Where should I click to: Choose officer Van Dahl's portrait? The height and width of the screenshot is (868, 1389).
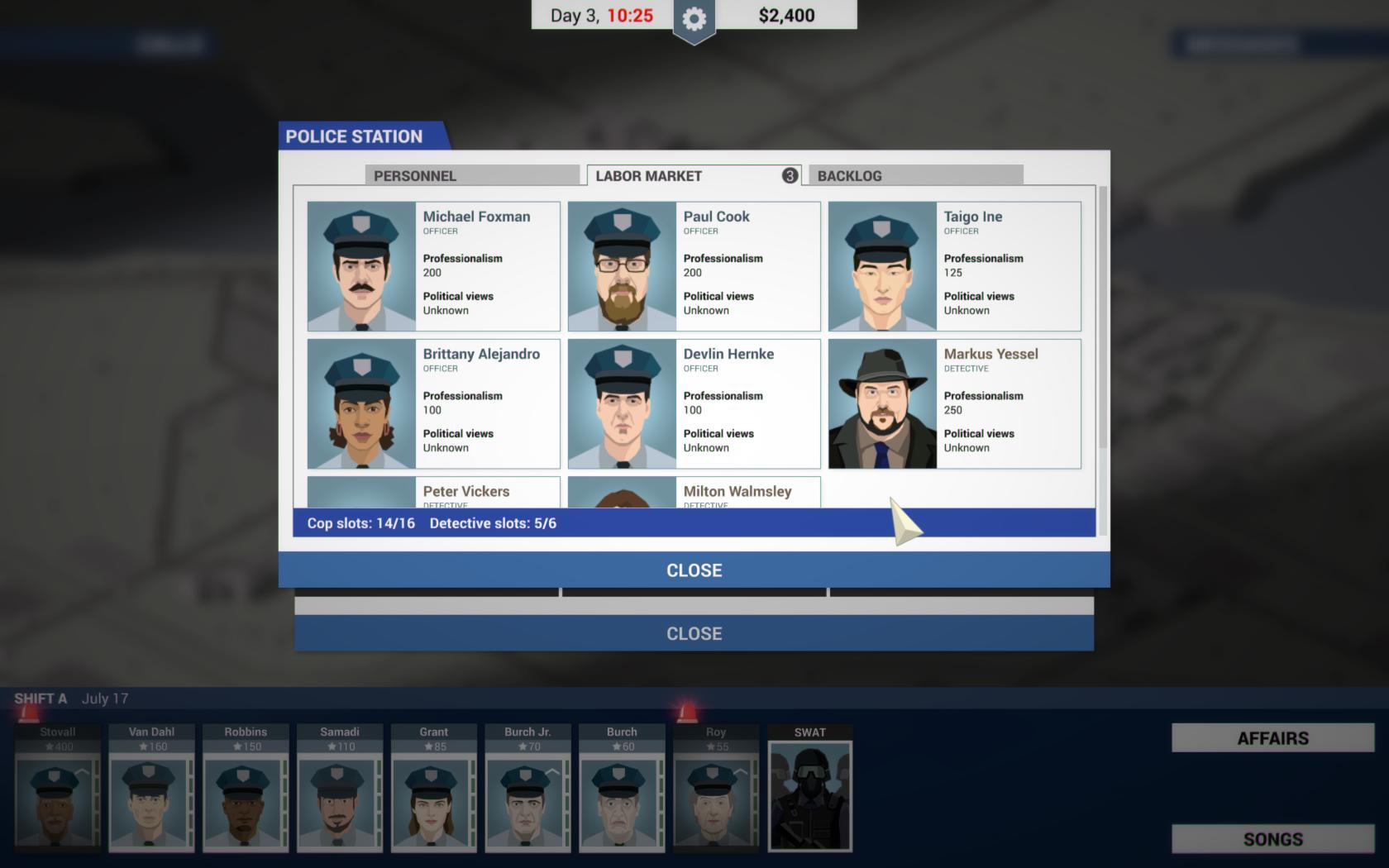[151, 789]
